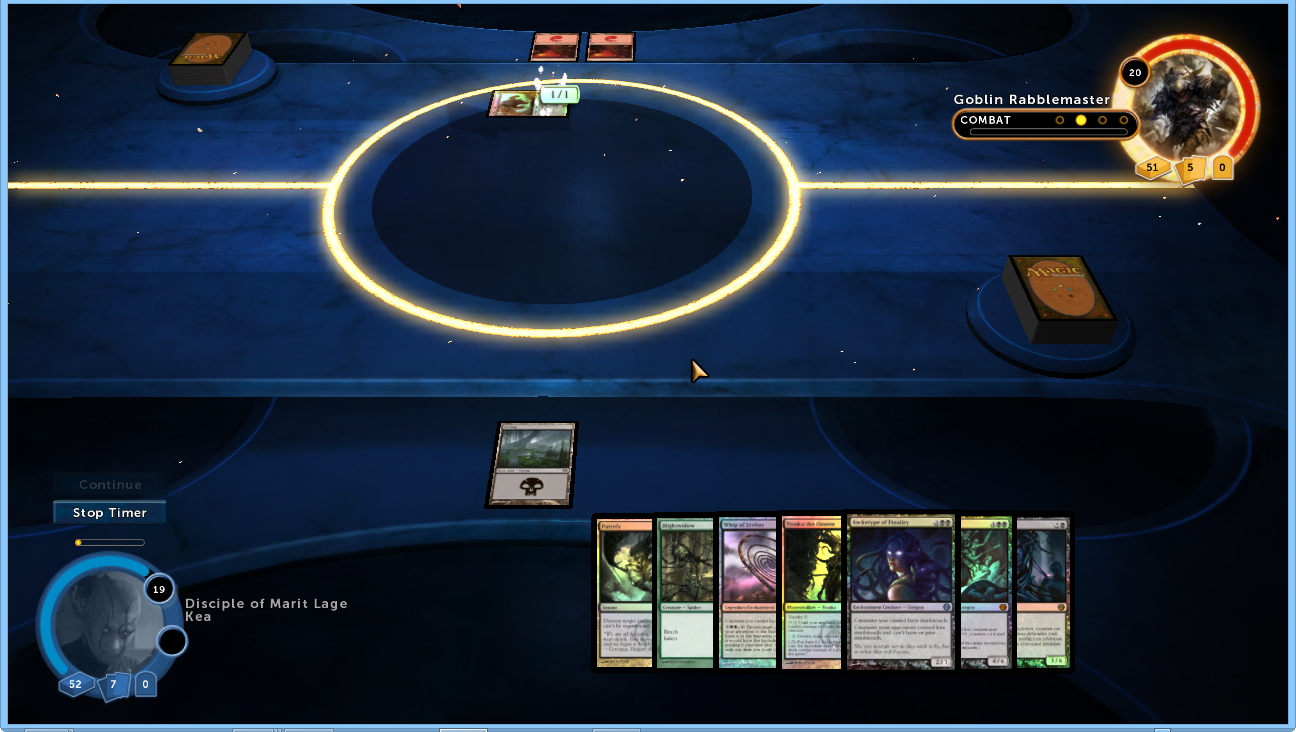Inspect Goblin Rabblemaster's opponent portrait
The height and width of the screenshot is (732, 1296).
1189,102
